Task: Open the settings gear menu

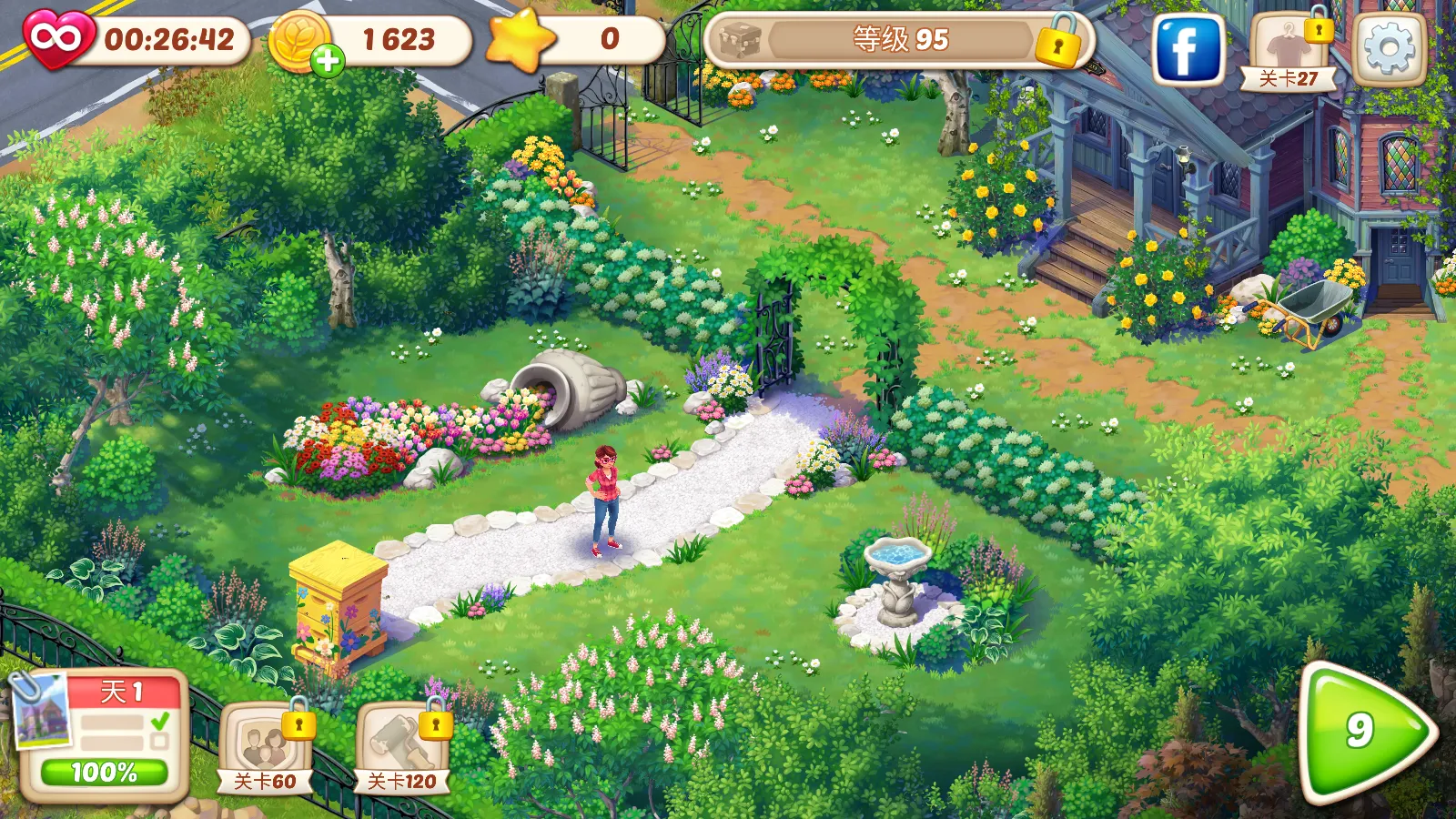Action: (1389, 48)
